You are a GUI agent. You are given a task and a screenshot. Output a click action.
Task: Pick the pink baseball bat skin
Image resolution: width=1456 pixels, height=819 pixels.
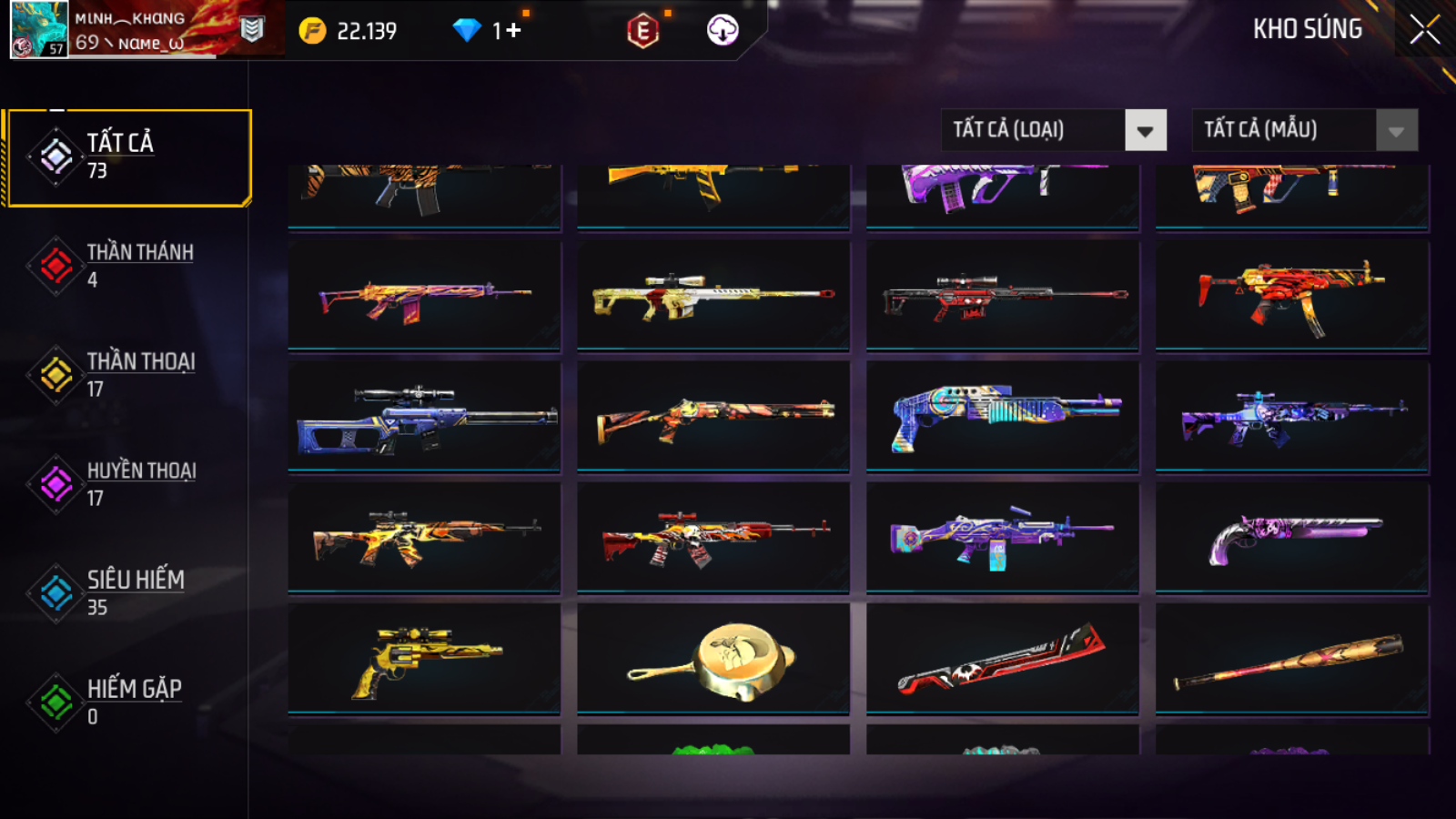1291,659
